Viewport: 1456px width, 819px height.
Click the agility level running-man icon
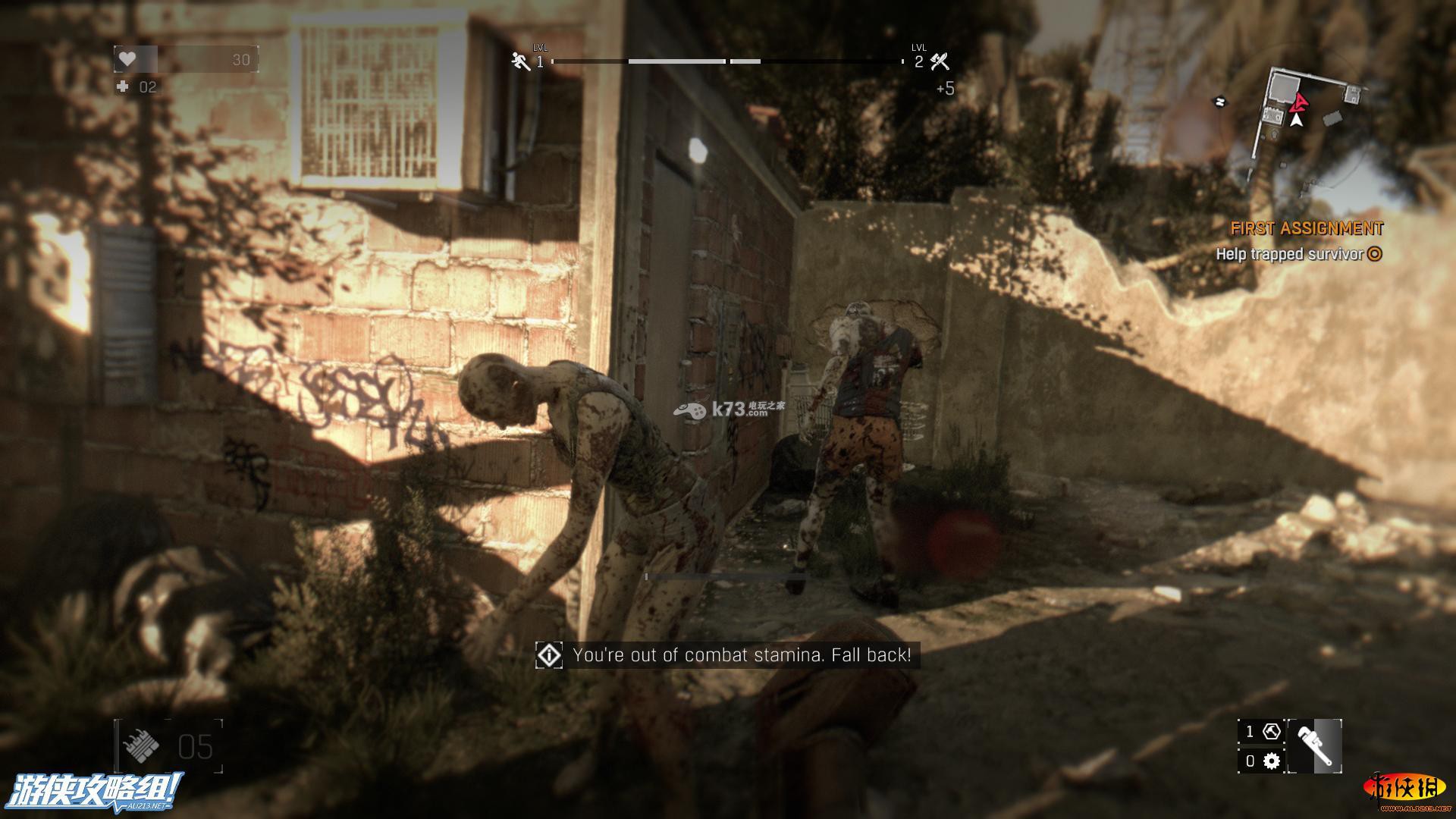click(x=521, y=61)
